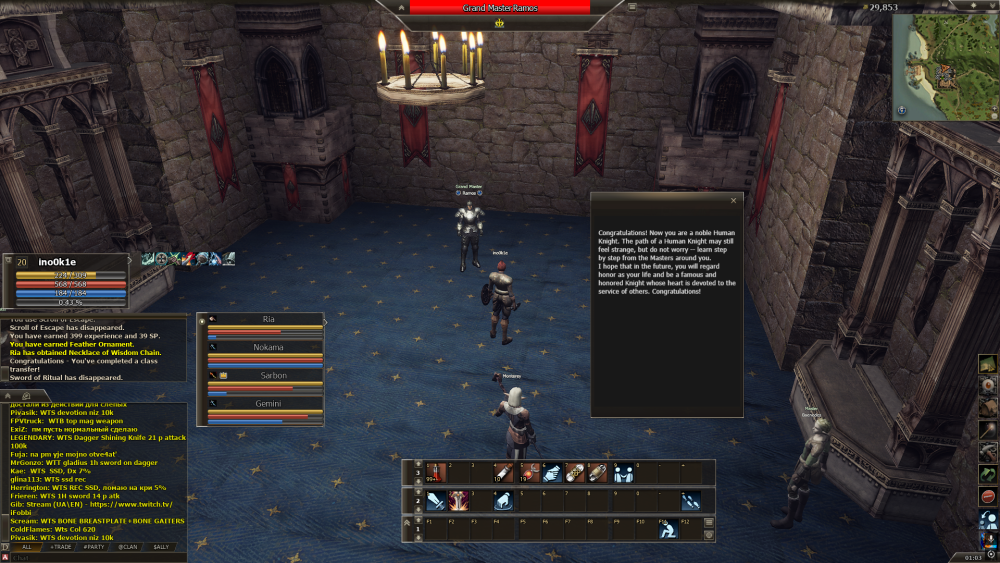Switch chat to the +TRADE tab

[x=60, y=547]
